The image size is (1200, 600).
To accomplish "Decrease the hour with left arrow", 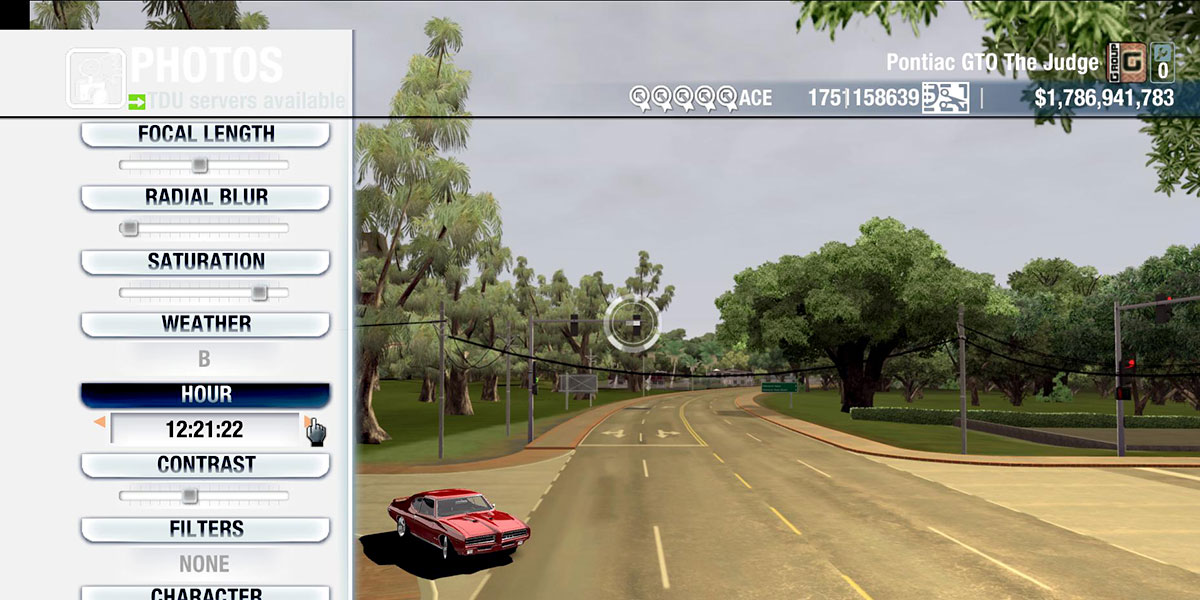I will (99, 423).
